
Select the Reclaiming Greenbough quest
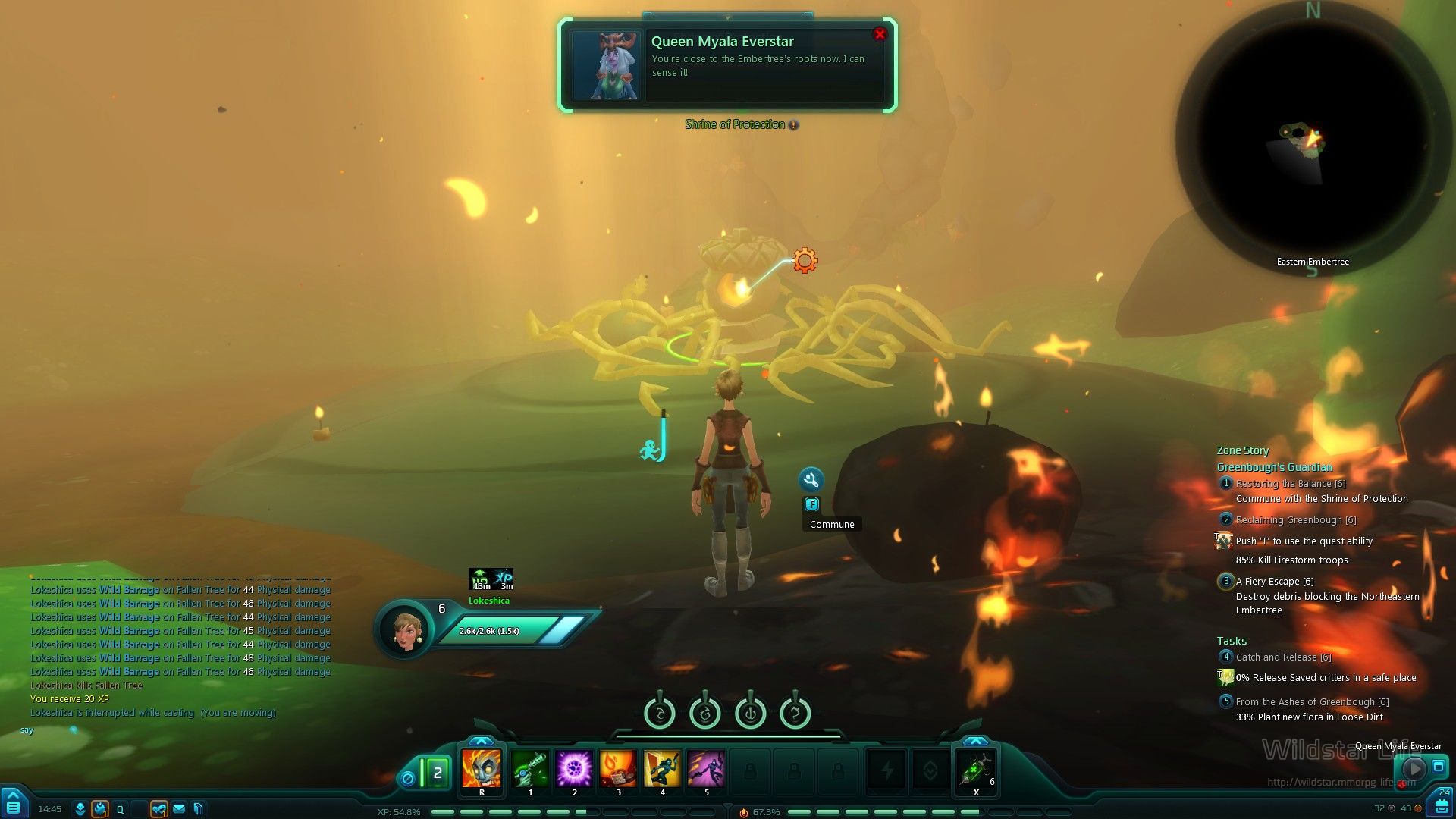[1295, 520]
